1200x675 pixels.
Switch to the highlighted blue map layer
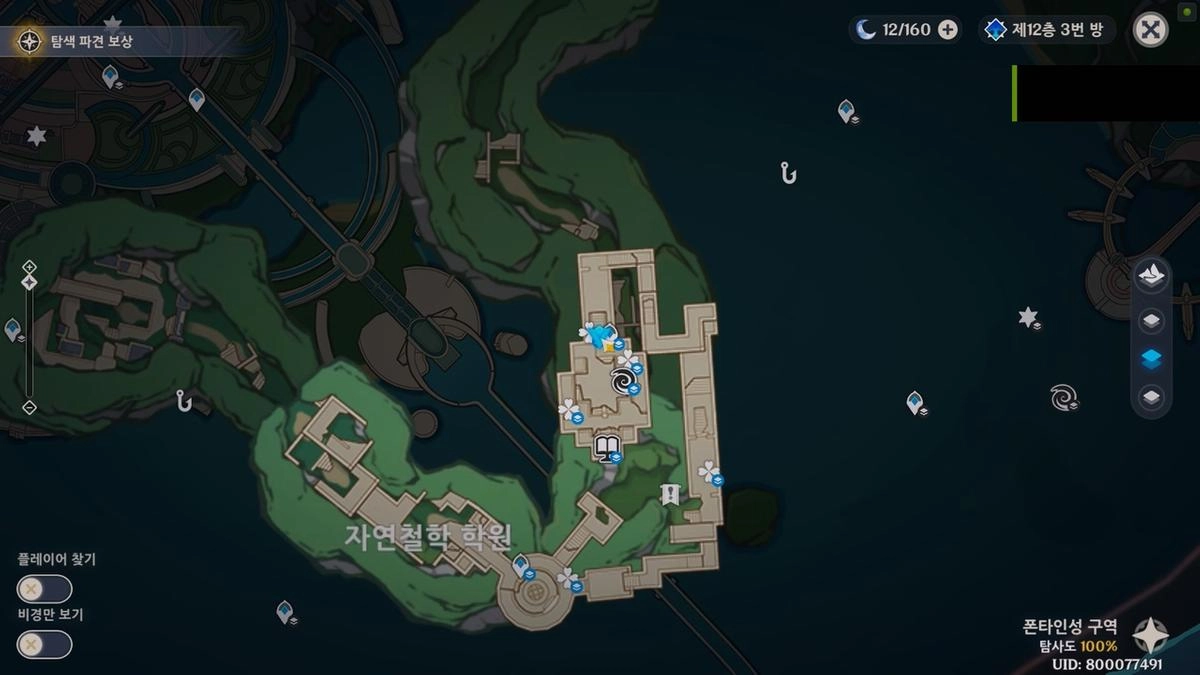(x=1151, y=360)
